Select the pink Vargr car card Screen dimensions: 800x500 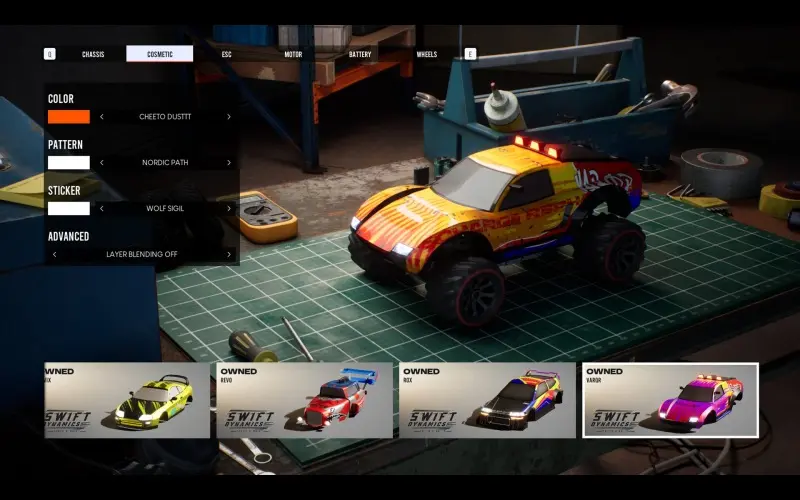click(x=670, y=400)
